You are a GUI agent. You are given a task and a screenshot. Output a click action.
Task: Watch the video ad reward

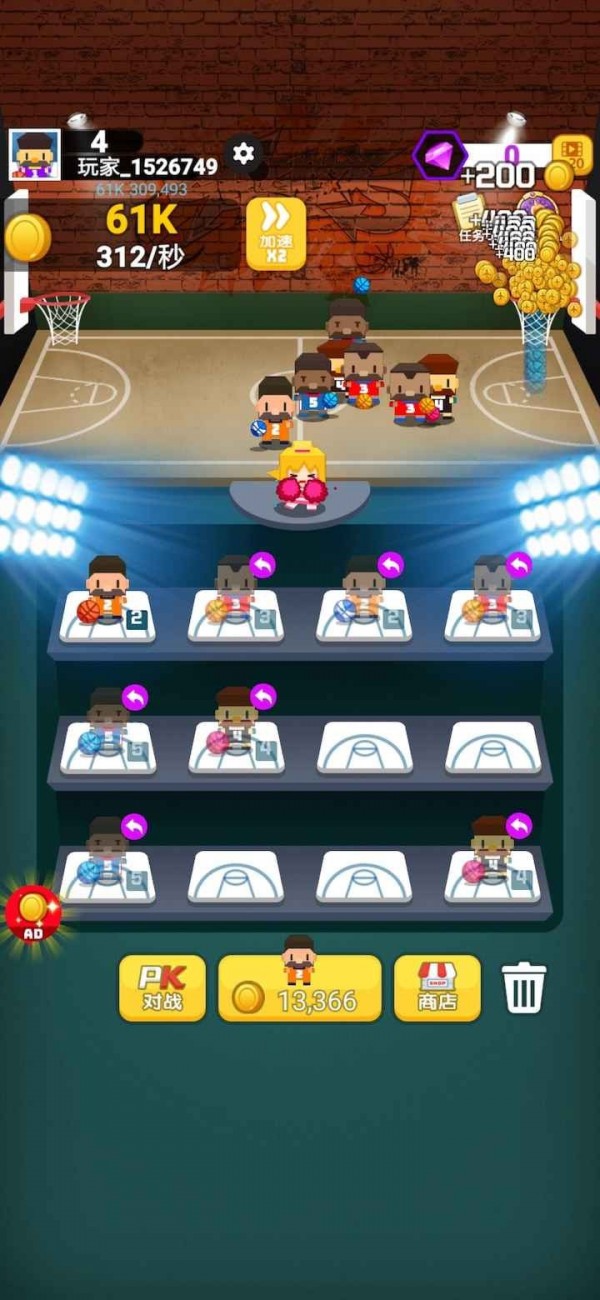pos(572,153)
